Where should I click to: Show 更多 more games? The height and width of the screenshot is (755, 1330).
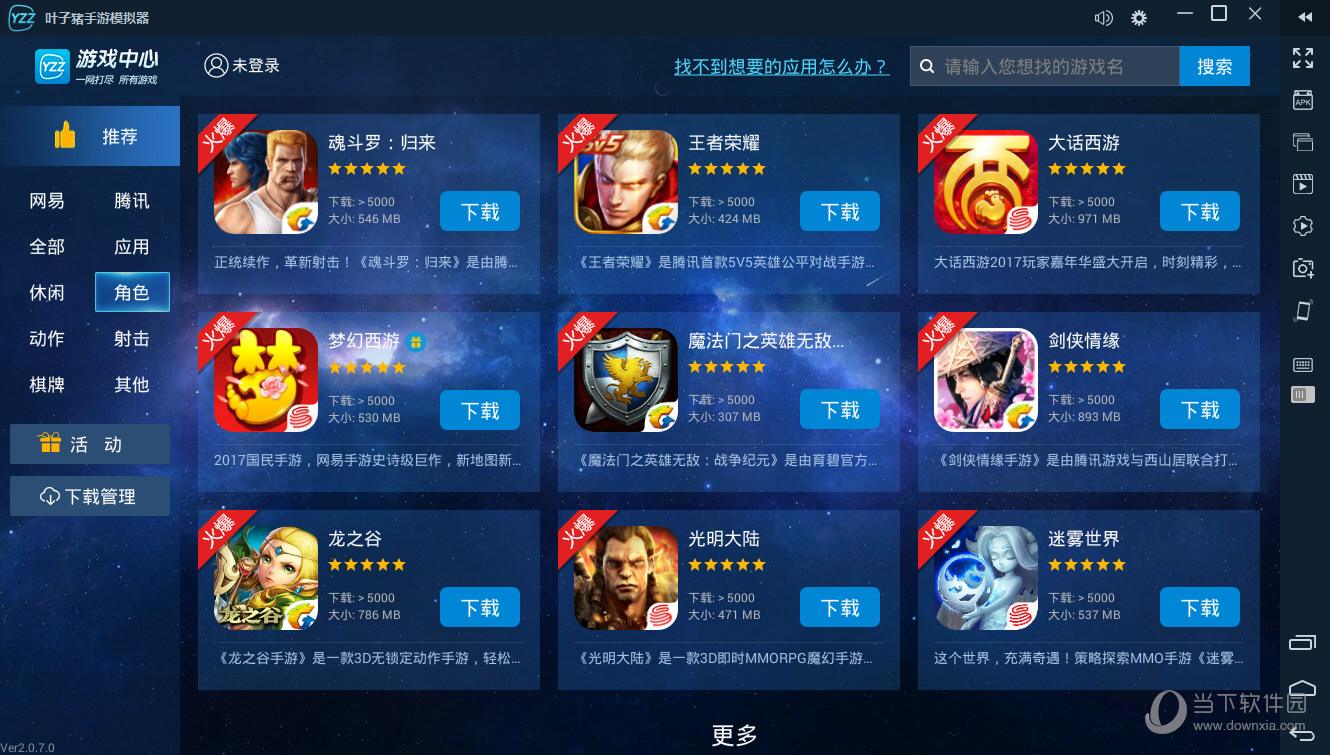click(x=735, y=736)
